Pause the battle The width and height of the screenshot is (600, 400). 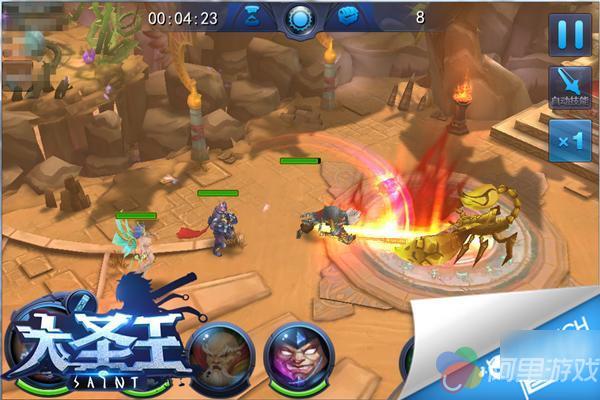pos(570,33)
